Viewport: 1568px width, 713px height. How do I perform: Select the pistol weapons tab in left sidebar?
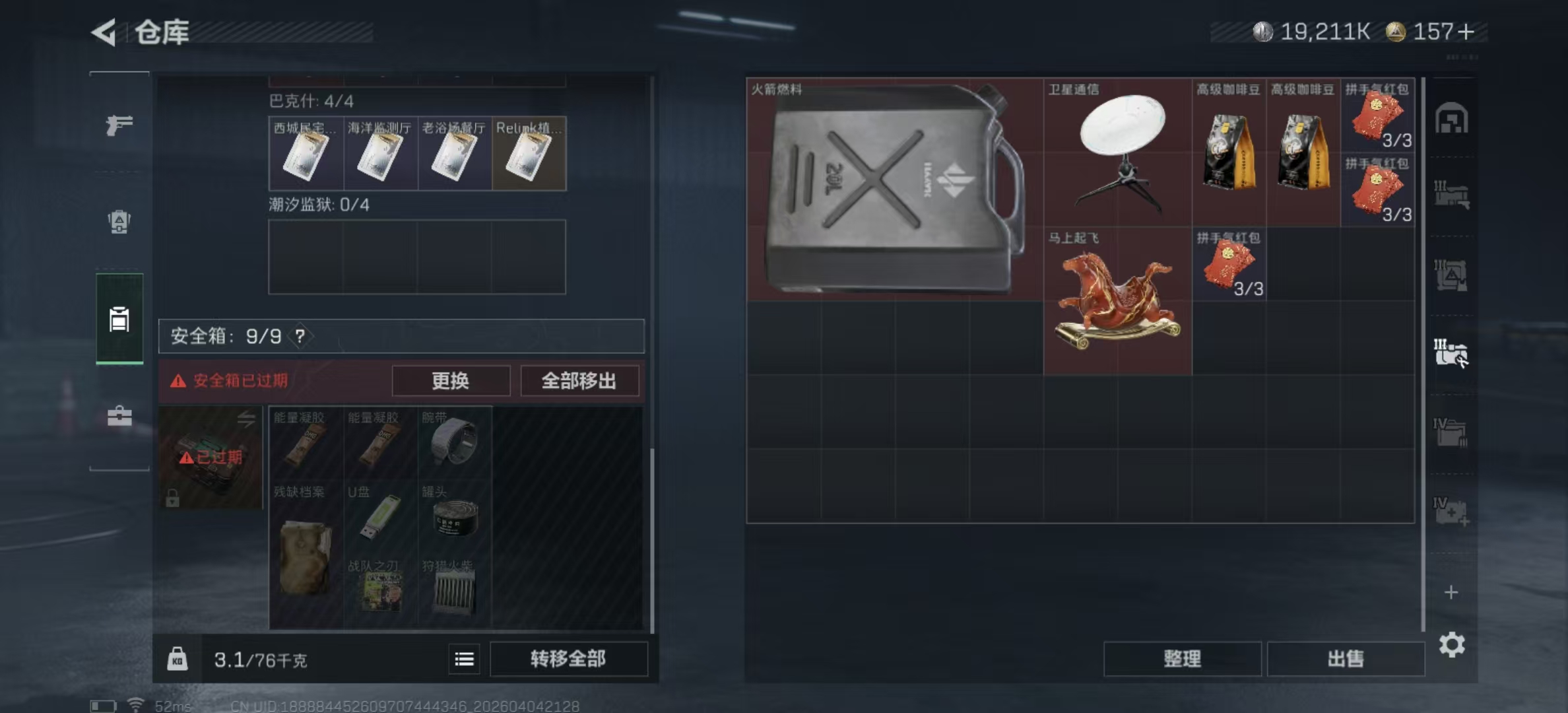119,125
